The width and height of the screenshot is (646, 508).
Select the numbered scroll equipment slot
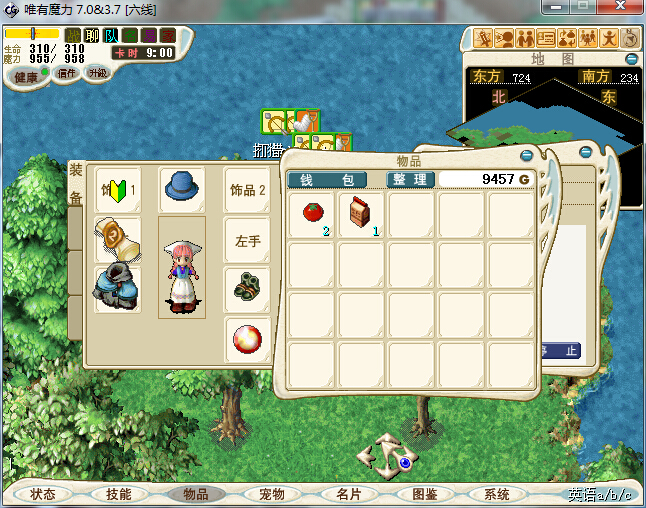[x=115, y=238]
